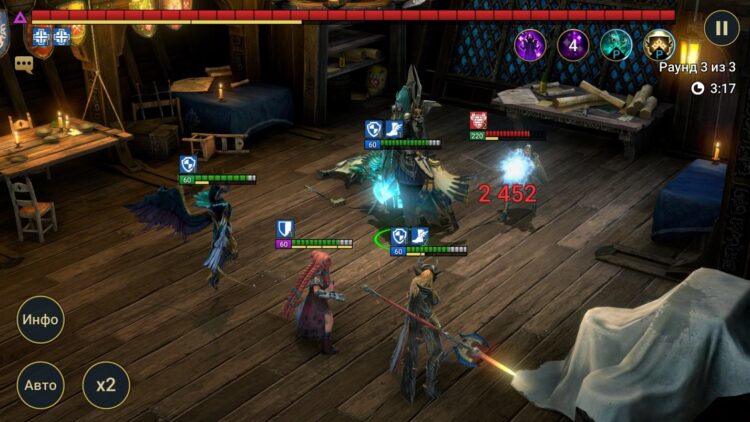Open the chat speech bubble
Image resolution: width=750 pixels, height=422 pixels.
tap(24, 65)
